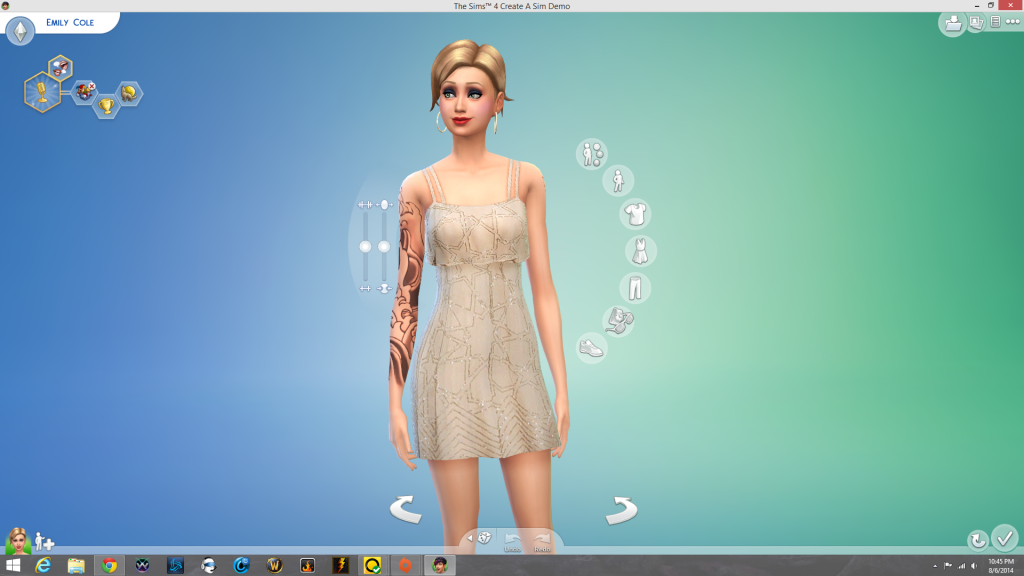Image resolution: width=1024 pixels, height=576 pixels.
Task: Choose the talking lips trait hexagon
Action: point(60,67)
